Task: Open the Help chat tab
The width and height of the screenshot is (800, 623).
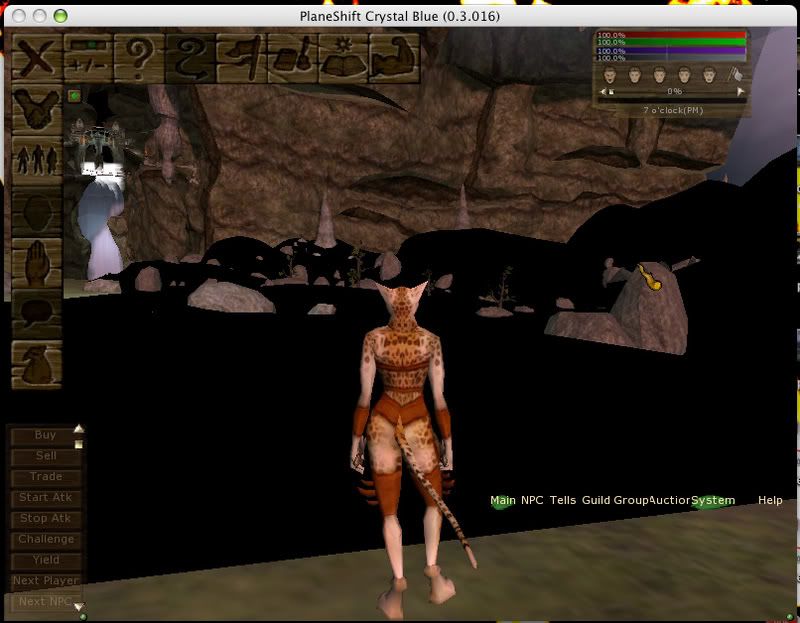Action: click(770, 500)
